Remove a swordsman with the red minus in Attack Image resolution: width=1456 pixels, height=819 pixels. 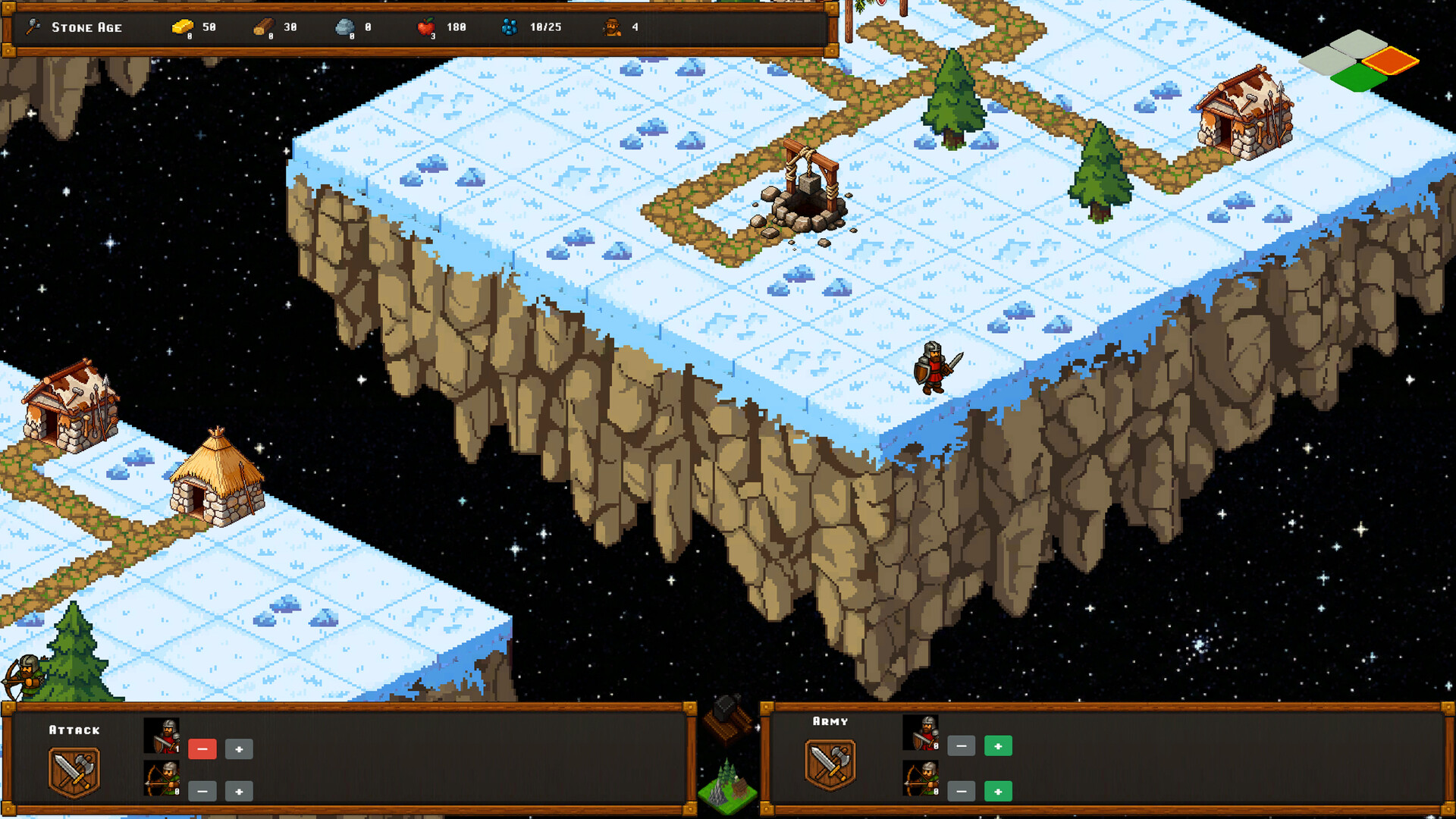tap(202, 749)
